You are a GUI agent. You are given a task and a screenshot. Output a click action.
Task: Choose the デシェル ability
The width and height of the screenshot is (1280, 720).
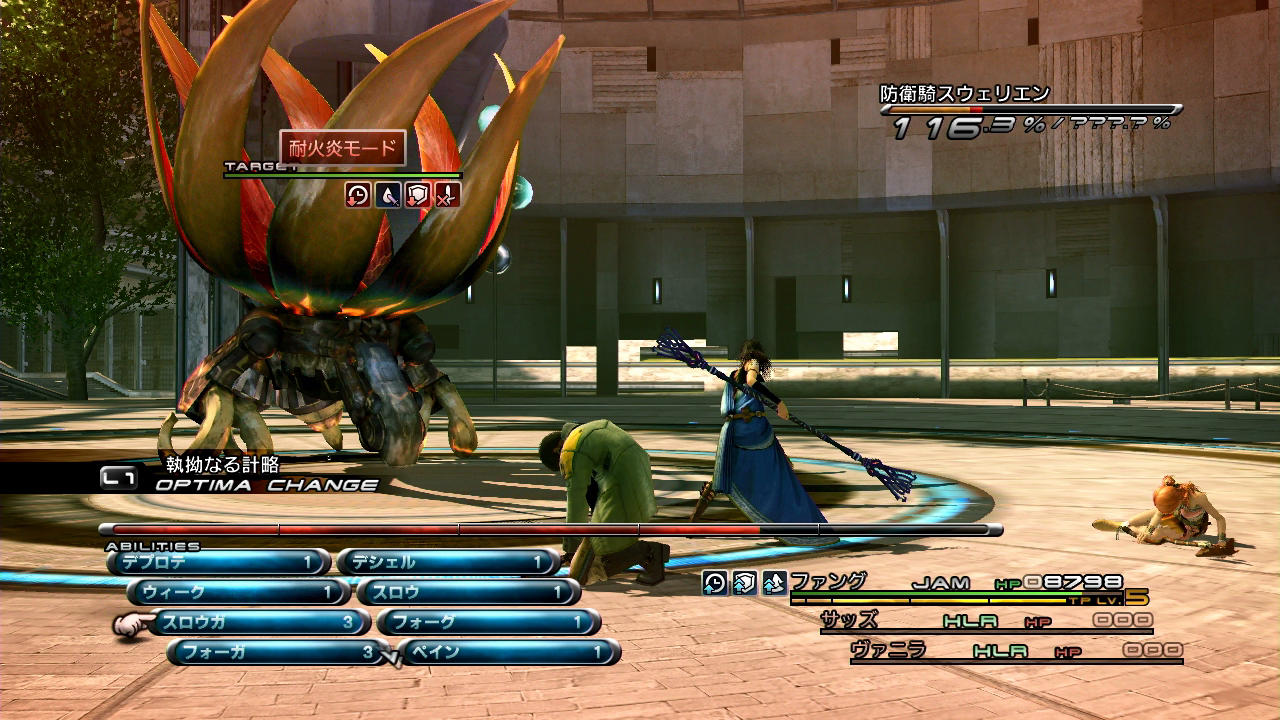click(447, 563)
